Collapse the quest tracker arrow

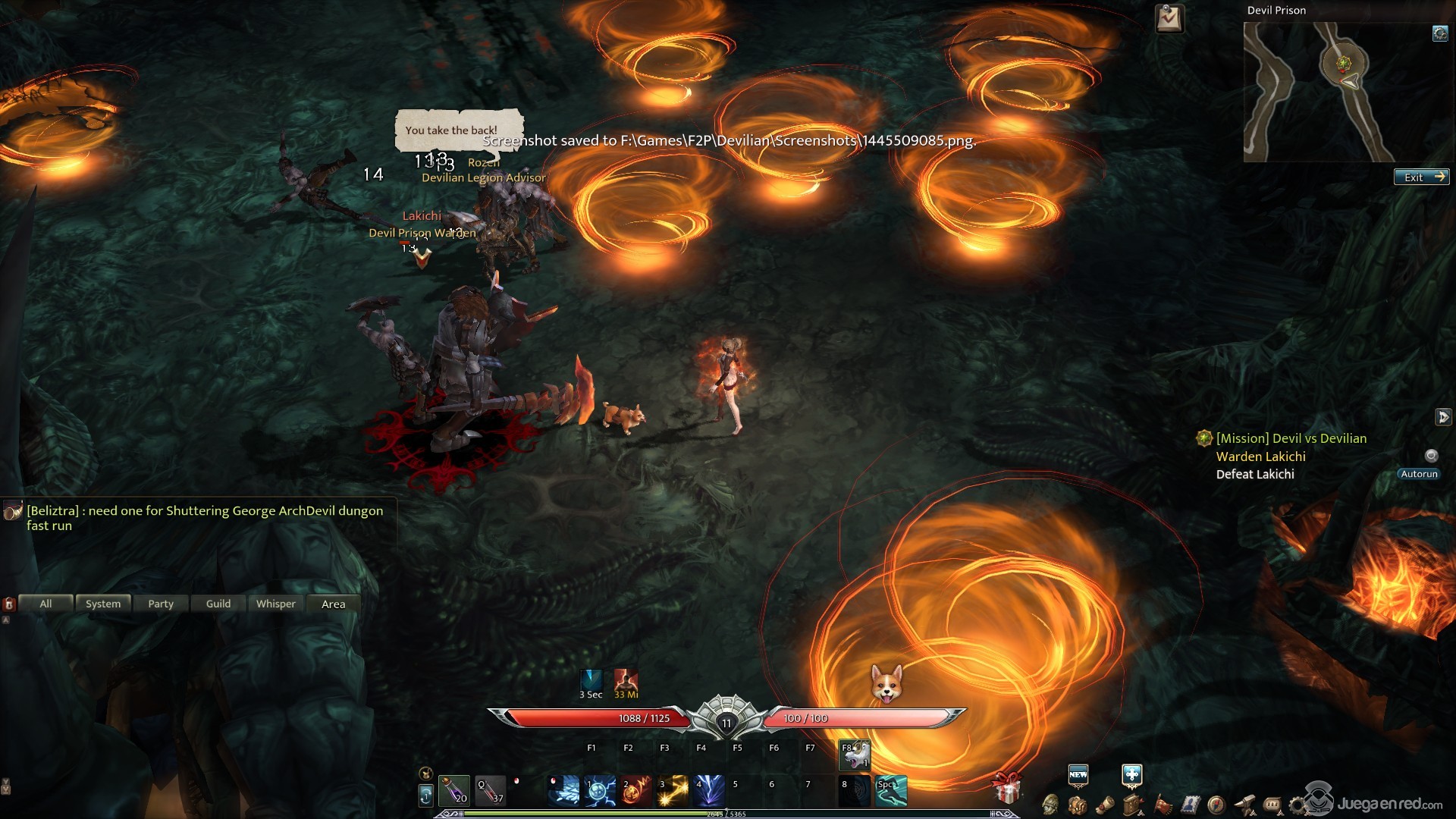[x=1442, y=417]
